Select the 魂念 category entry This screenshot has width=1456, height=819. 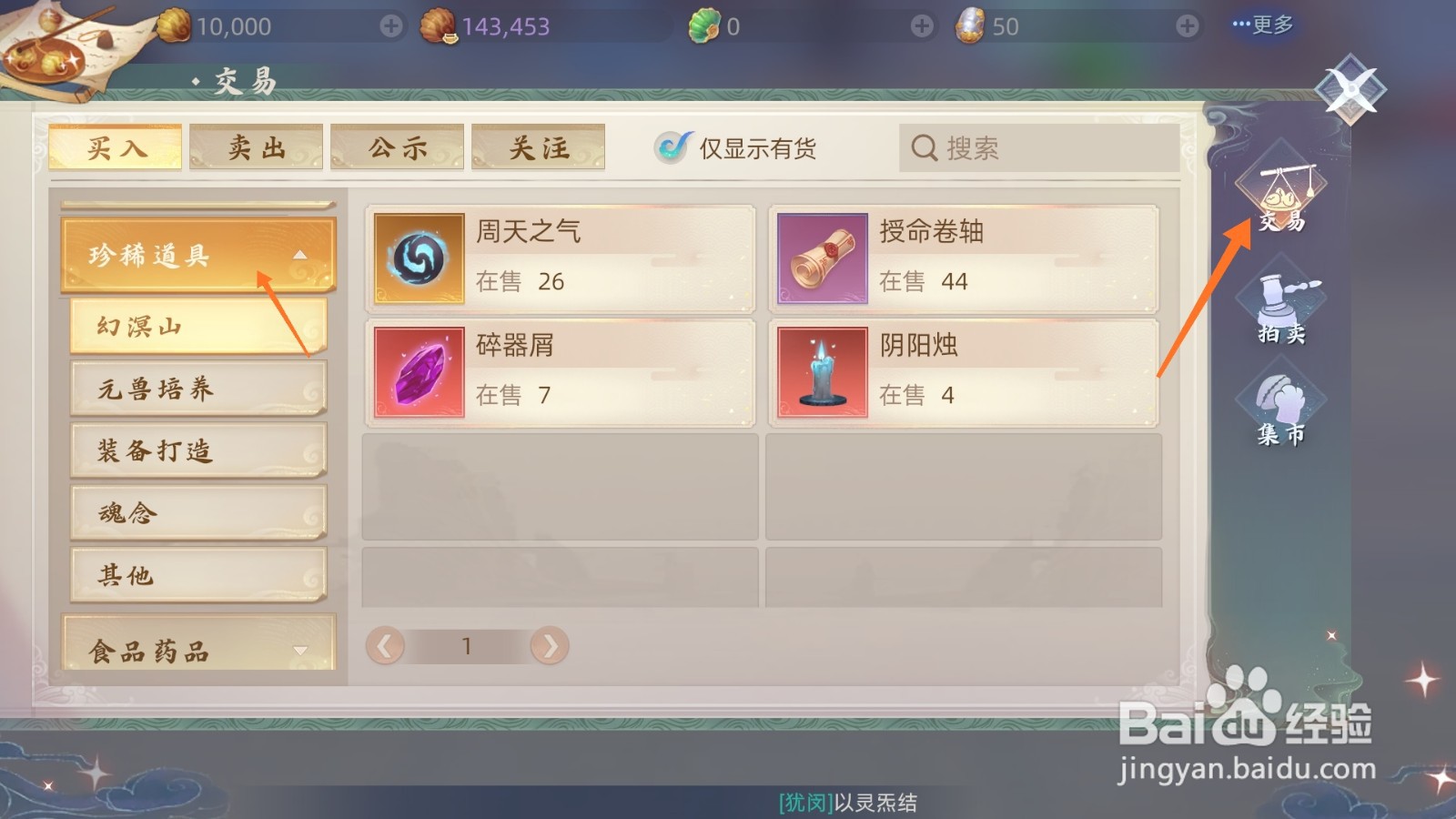pyautogui.click(x=198, y=512)
